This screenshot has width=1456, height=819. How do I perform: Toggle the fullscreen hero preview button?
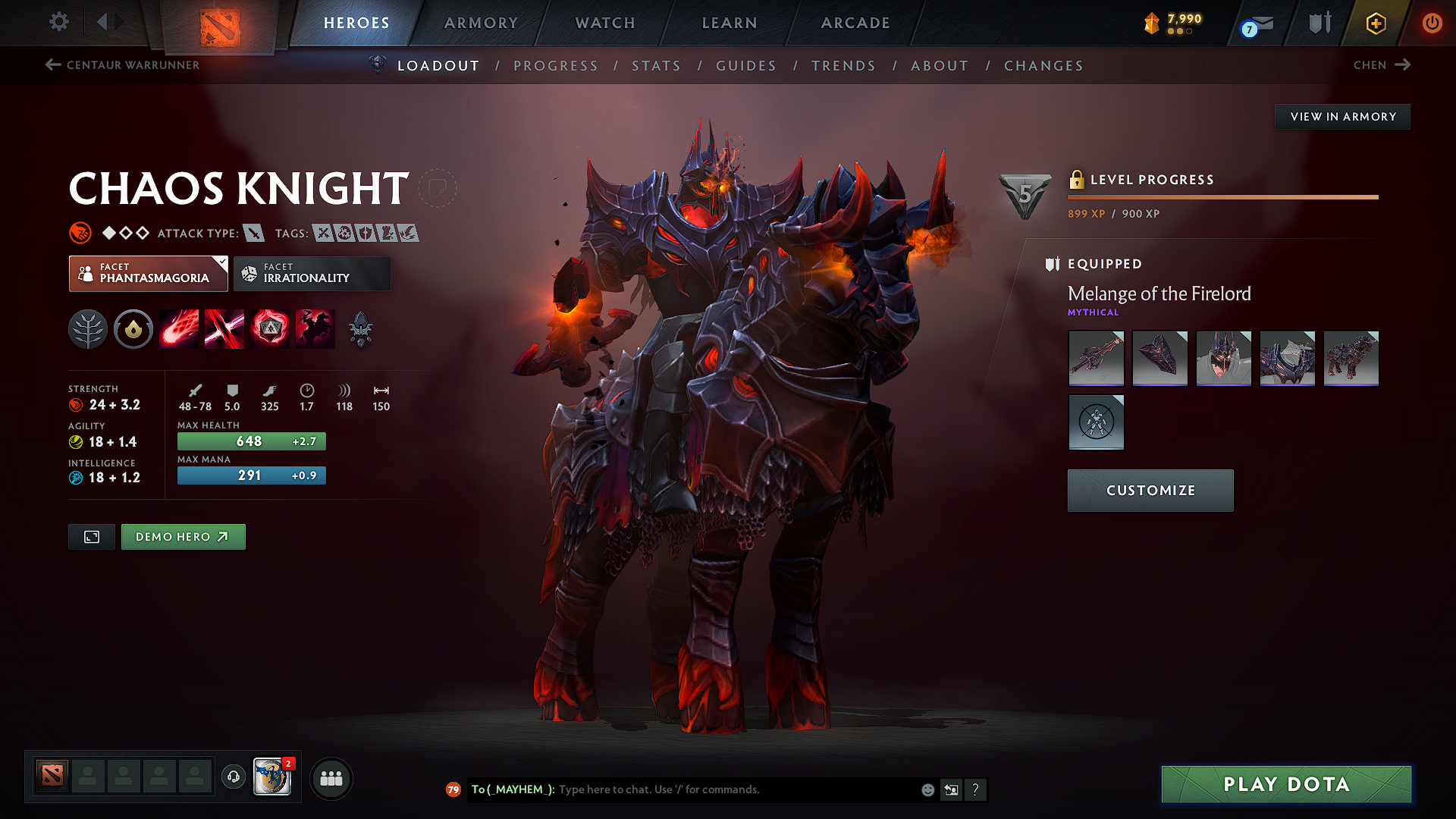pyautogui.click(x=91, y=536)
